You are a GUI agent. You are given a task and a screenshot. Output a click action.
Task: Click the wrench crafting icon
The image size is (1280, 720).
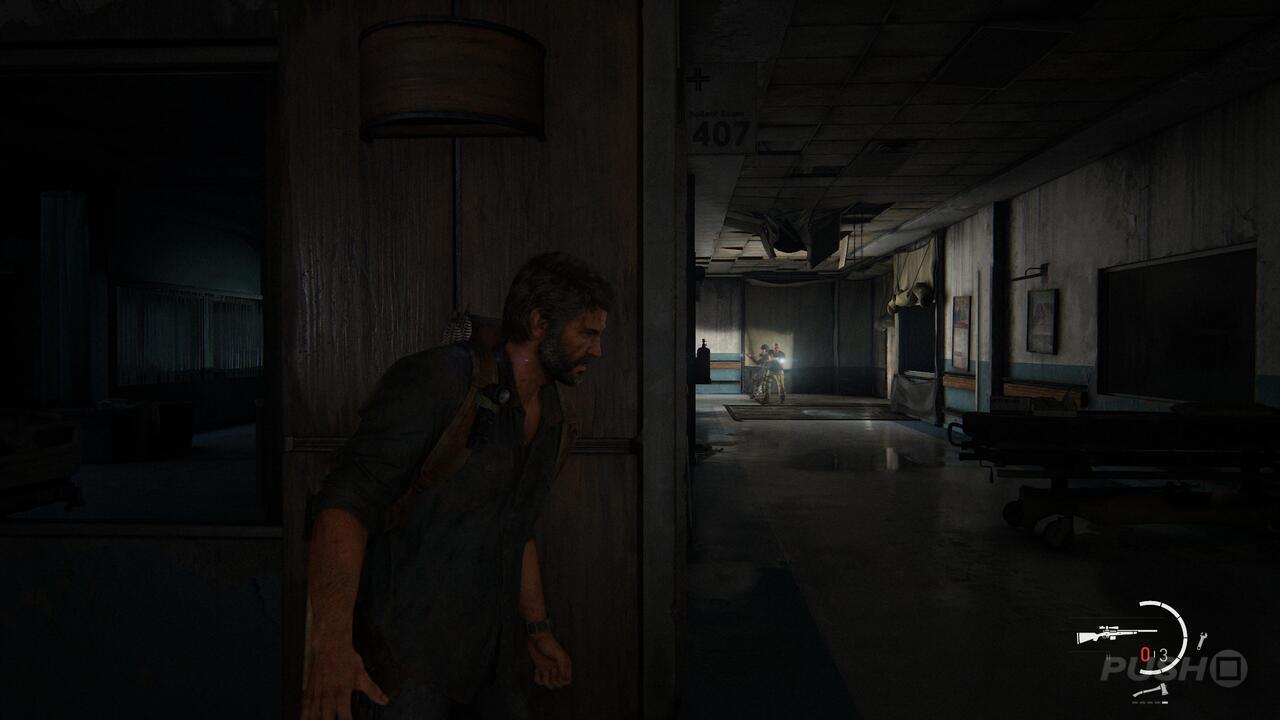[1202, 639]
